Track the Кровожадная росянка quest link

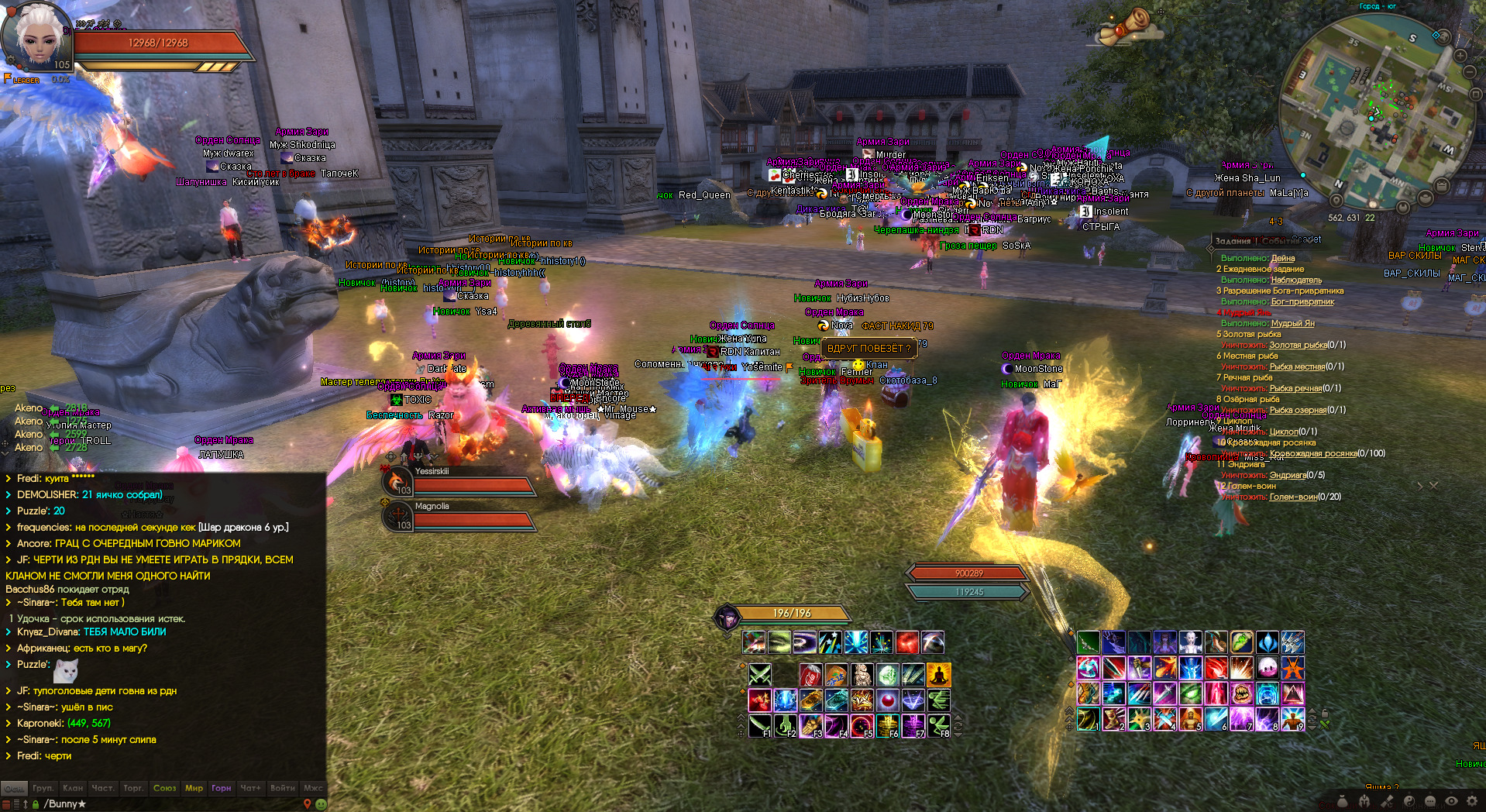click(x=1313, y=453)
